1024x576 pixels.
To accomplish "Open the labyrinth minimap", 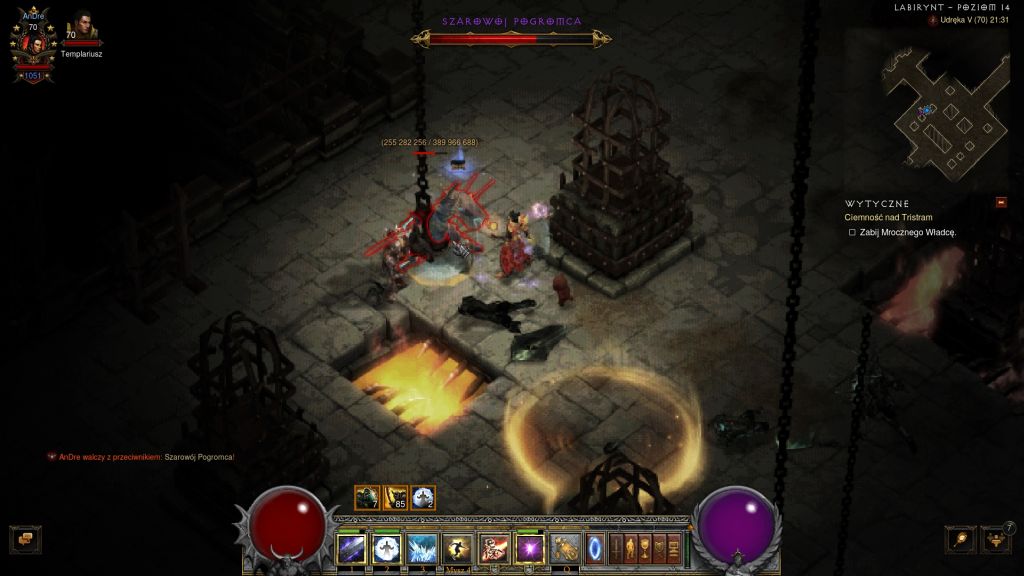I will tap(940, 110).
